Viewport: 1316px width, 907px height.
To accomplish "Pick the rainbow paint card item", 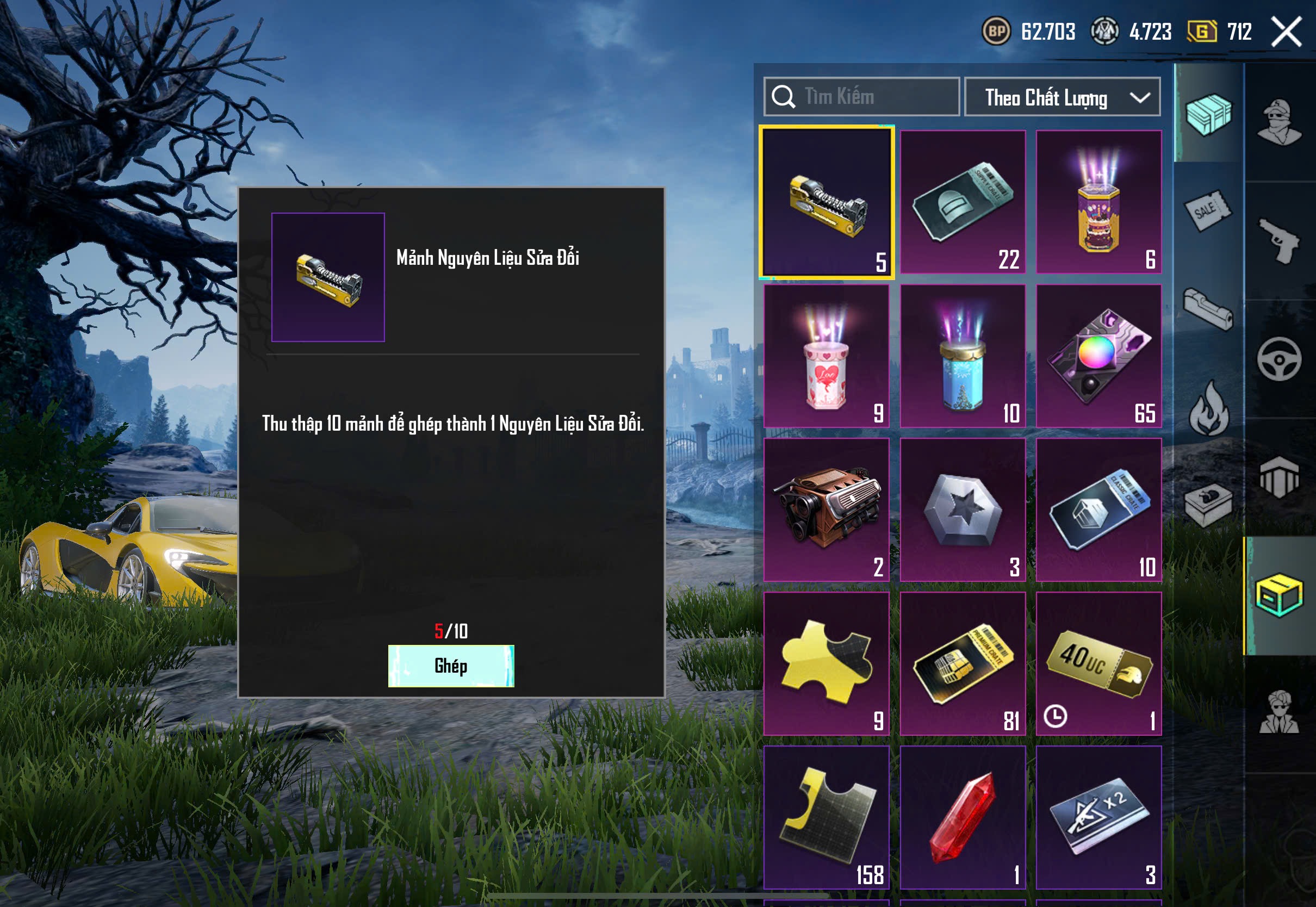I will (1098, 356).
